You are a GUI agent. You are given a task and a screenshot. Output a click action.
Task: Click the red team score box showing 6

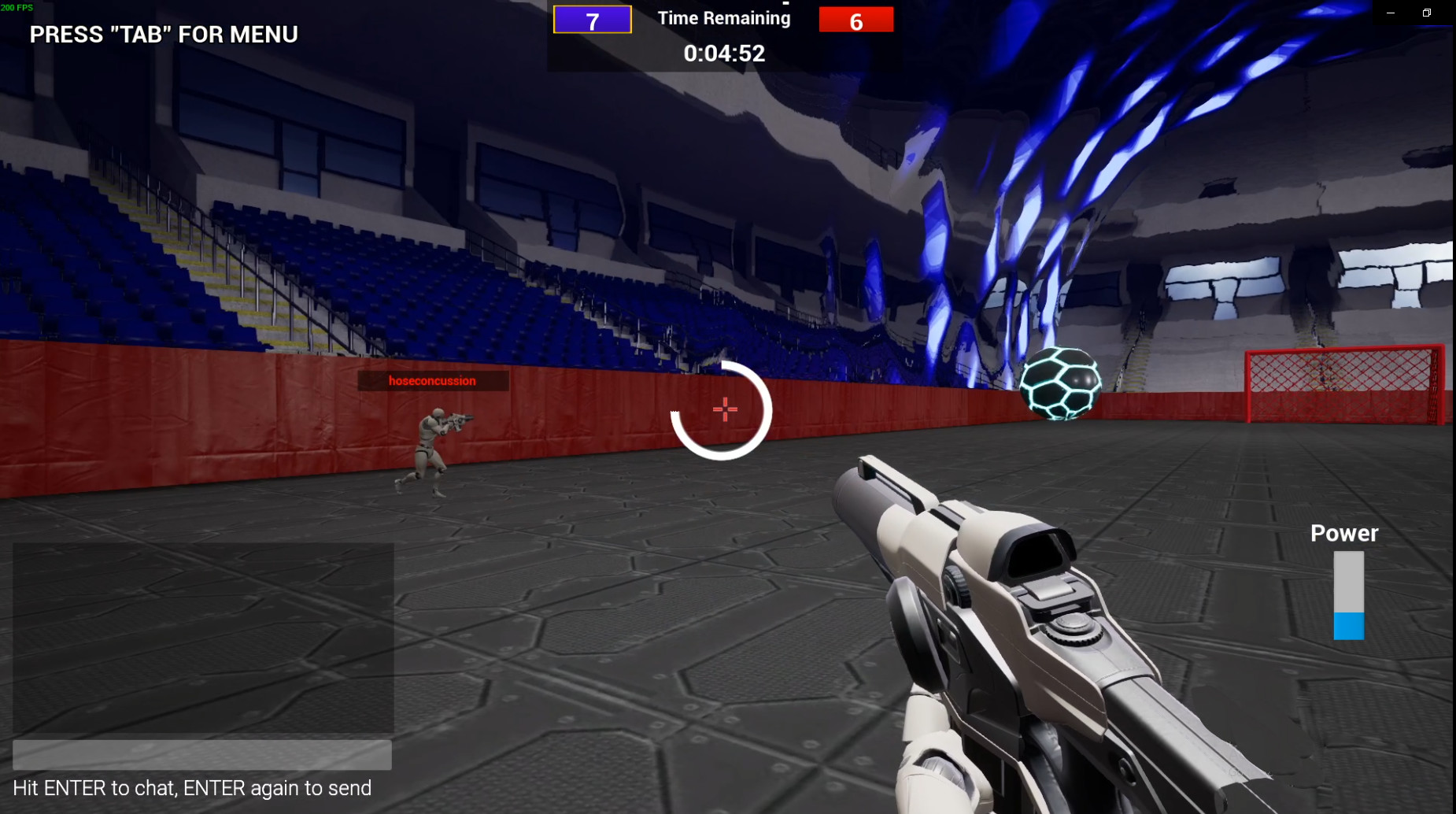click(856, 18)
